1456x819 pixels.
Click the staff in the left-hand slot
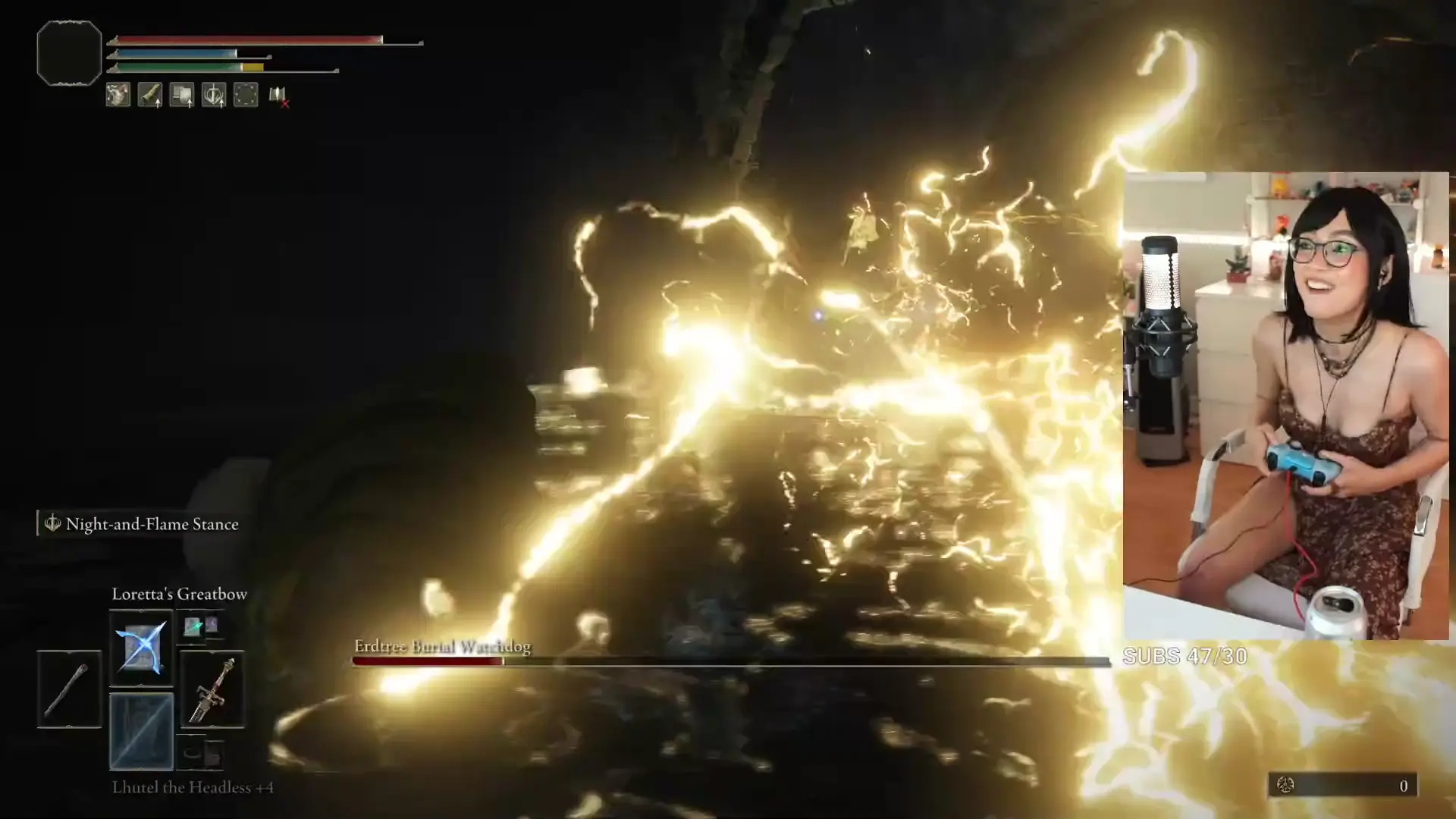coord(69,689)
